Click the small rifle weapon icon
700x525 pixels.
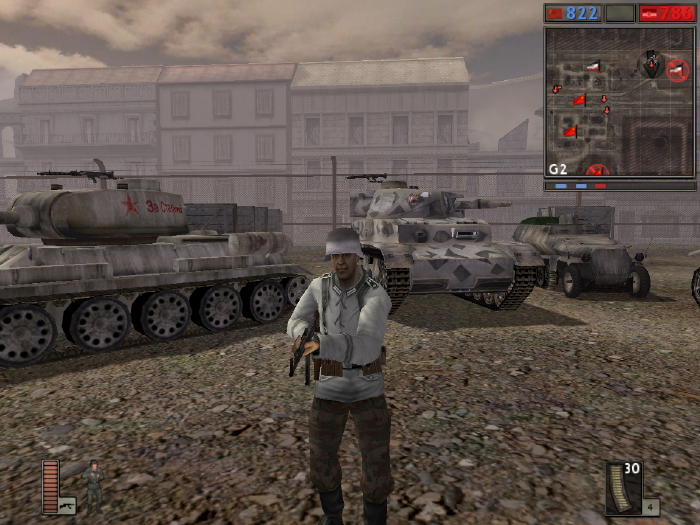[67, 506]
